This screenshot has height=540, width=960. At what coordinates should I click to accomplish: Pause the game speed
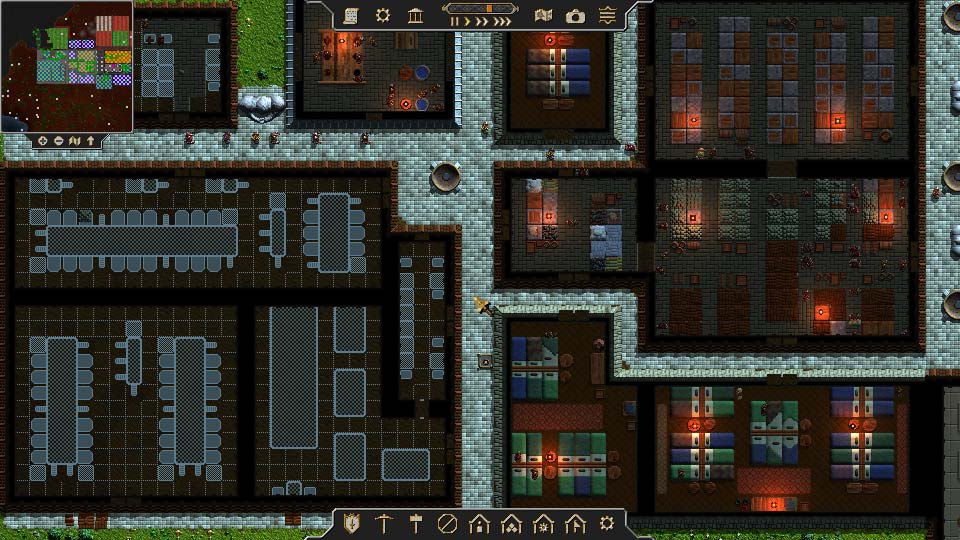(455, 21)
